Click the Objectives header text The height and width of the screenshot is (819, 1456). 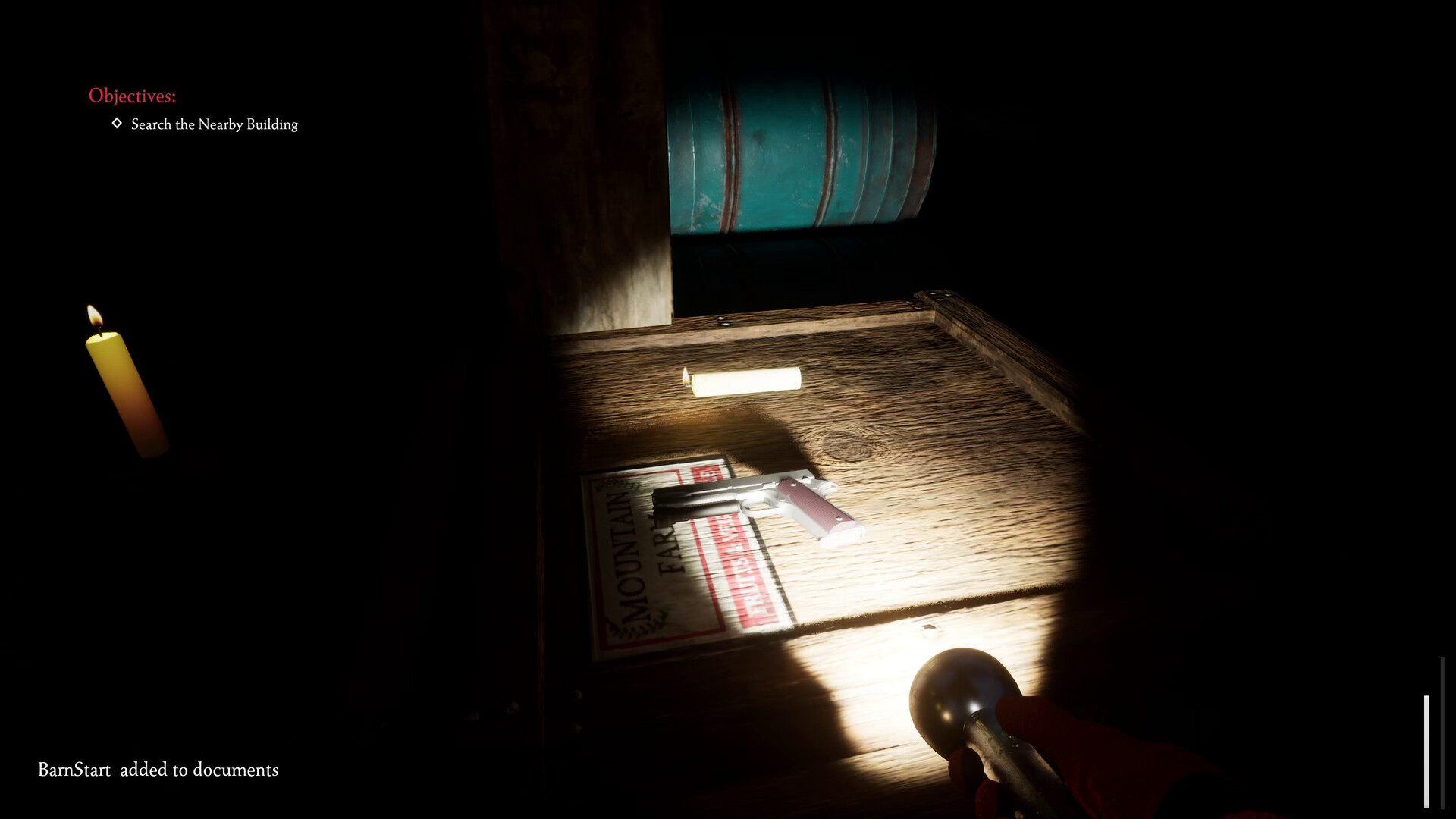click(133, 96)
